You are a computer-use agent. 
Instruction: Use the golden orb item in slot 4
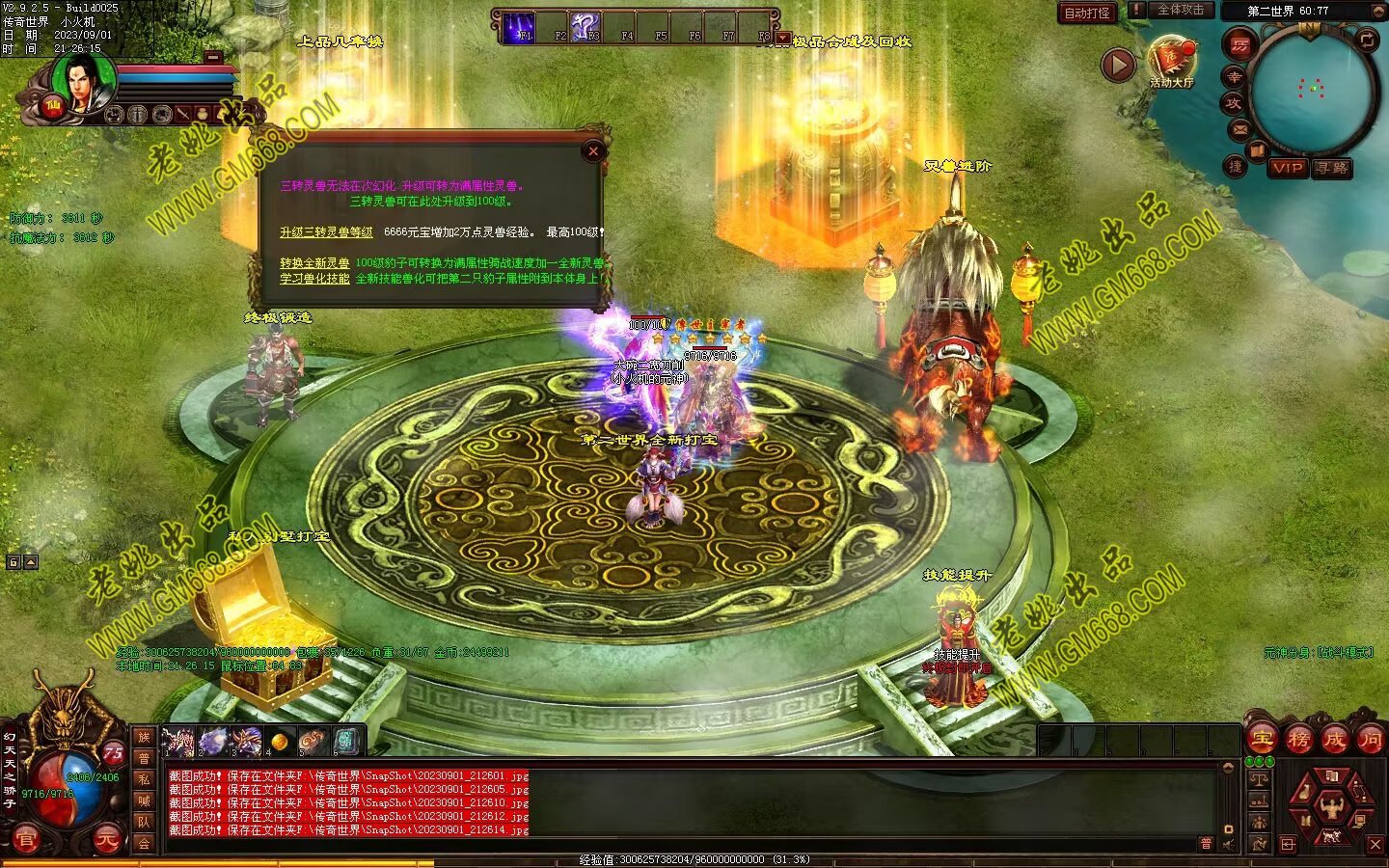click(x=280, y=742)
